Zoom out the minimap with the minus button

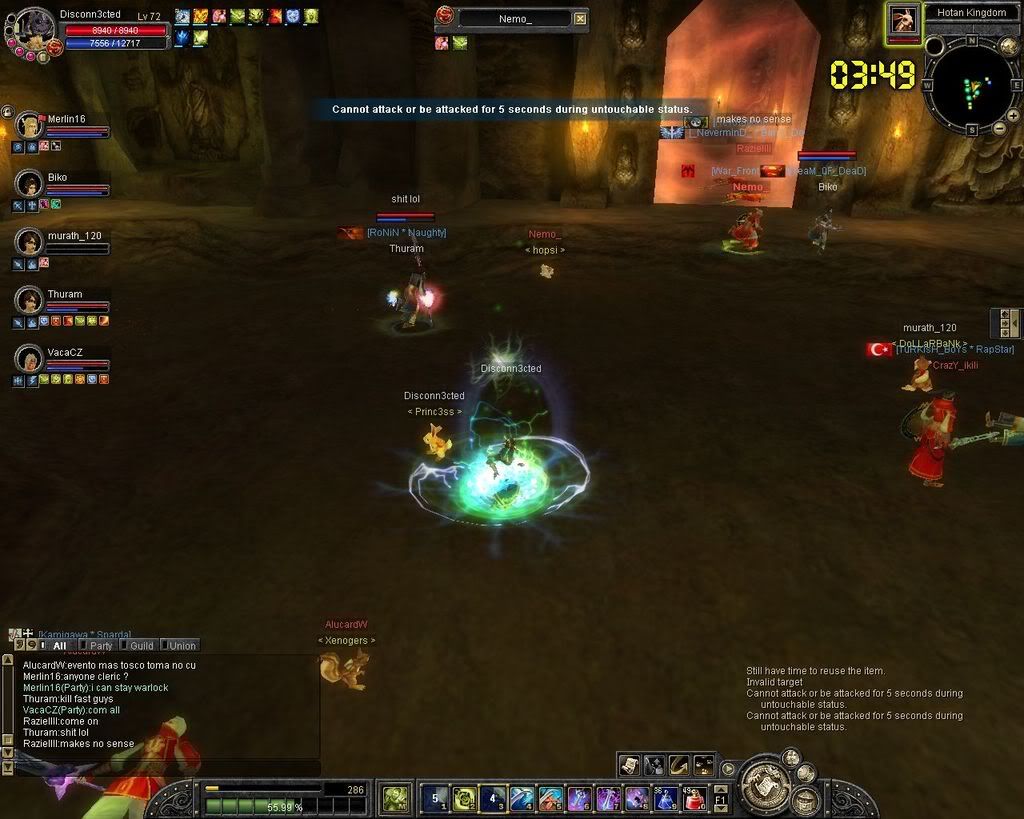(999, 128)
